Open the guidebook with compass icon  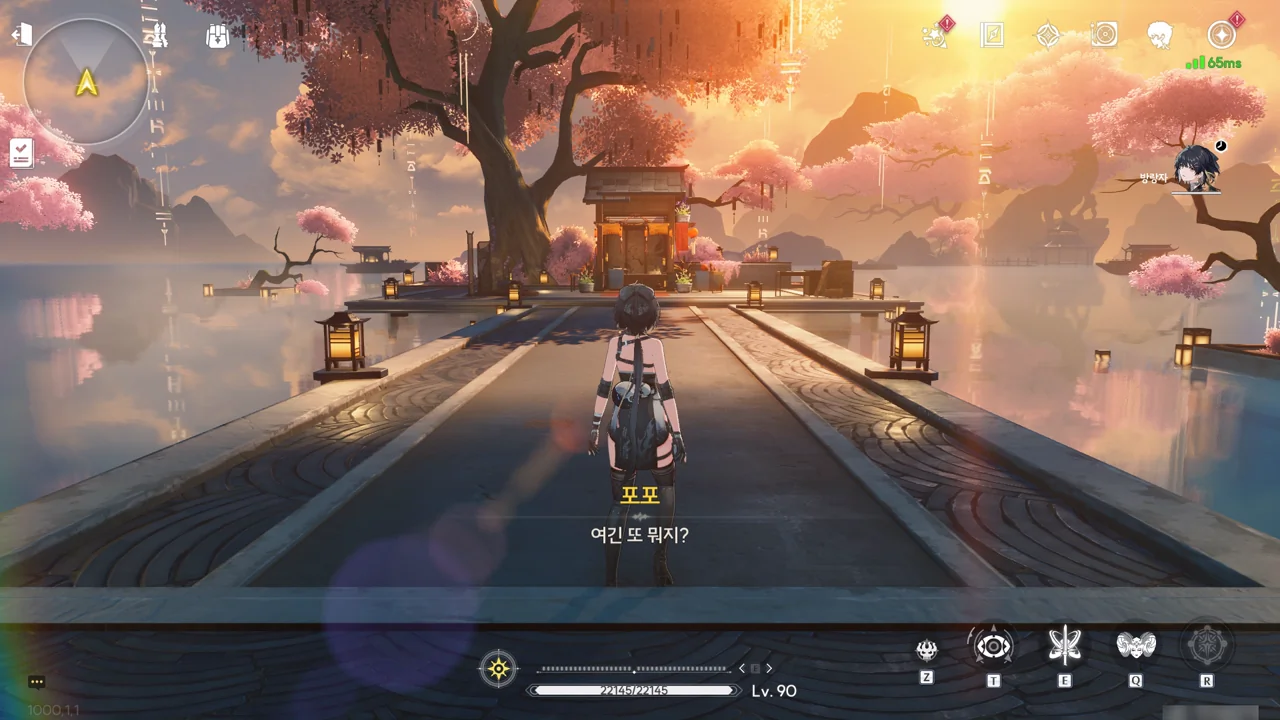click(992, 35)
